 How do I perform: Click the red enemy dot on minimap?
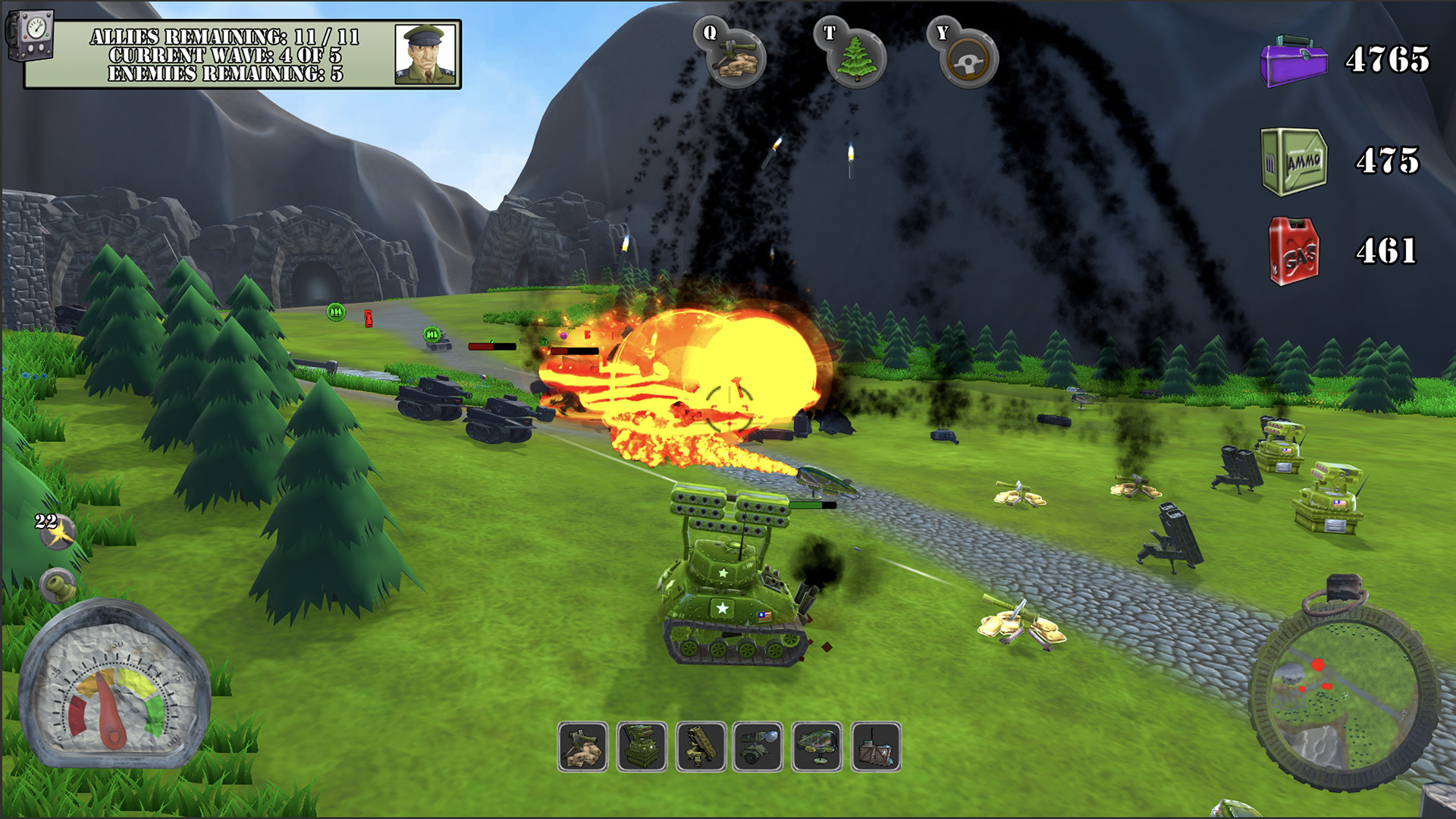pyautogui.click(x=1318, y=665)
